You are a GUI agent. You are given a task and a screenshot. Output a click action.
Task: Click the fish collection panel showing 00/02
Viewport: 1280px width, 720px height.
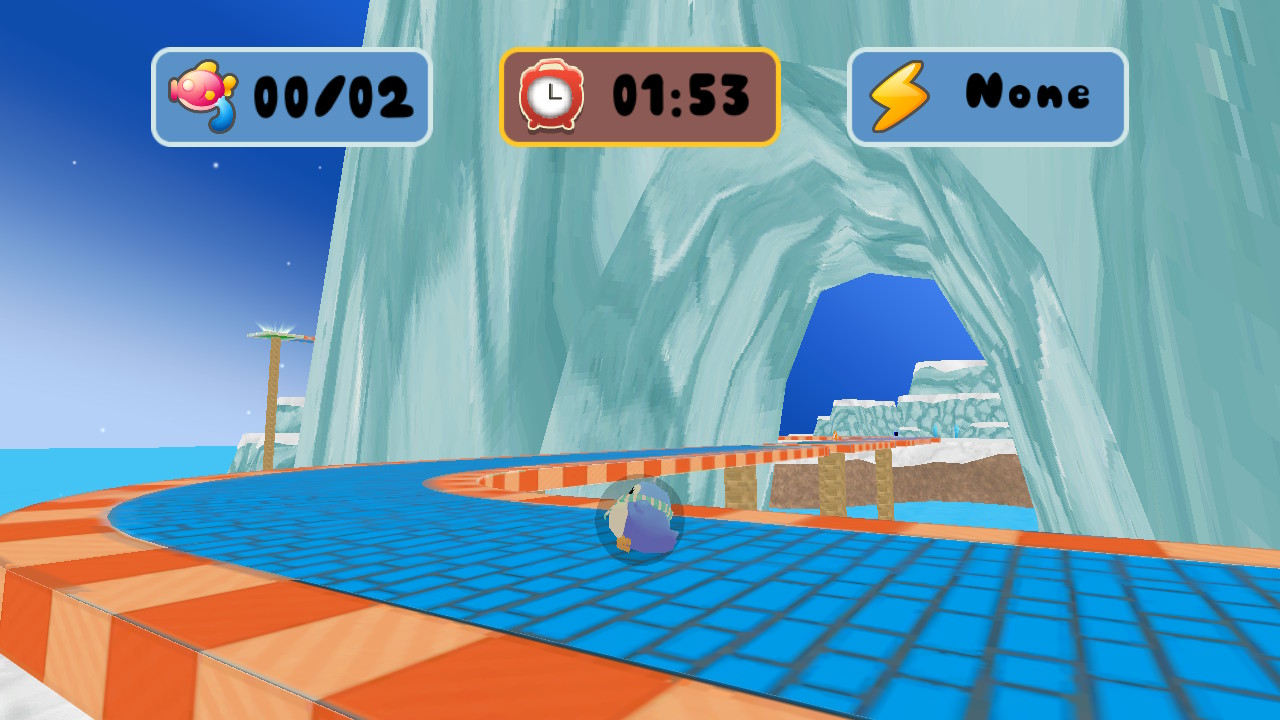[x=291, y=94]
